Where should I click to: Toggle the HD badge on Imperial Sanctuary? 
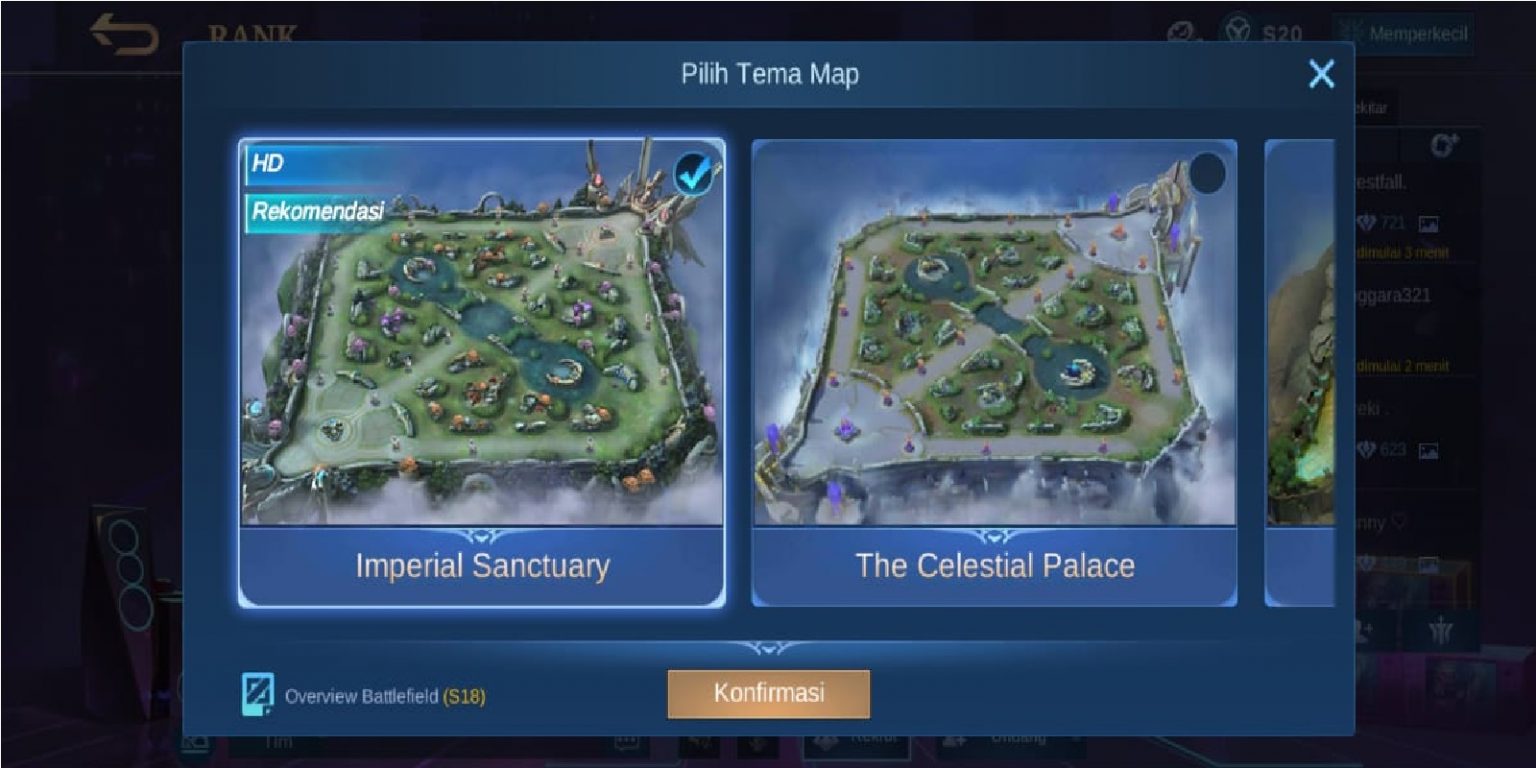(267, 162)
